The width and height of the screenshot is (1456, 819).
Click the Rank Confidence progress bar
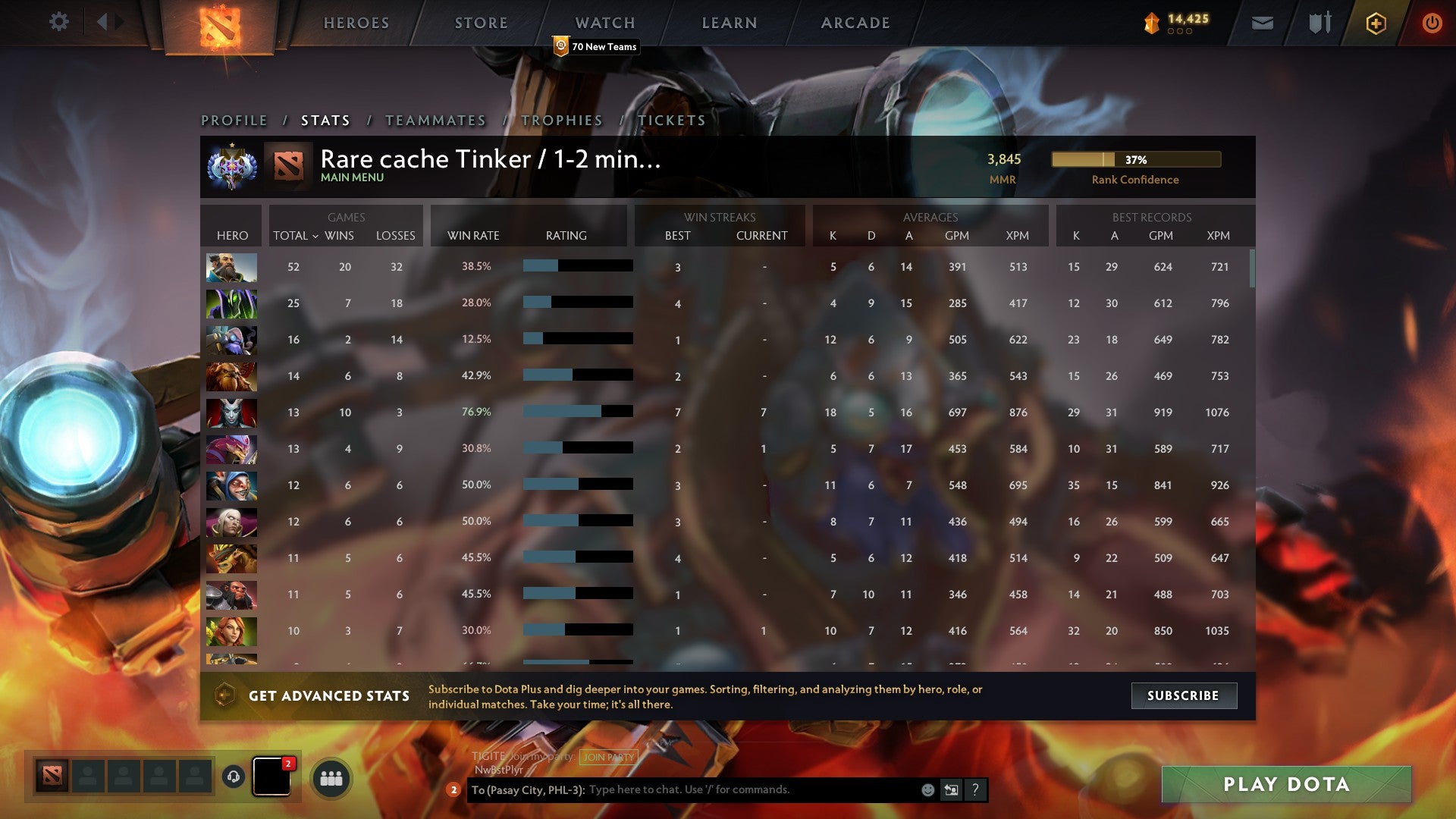(x=1135, y=160)
